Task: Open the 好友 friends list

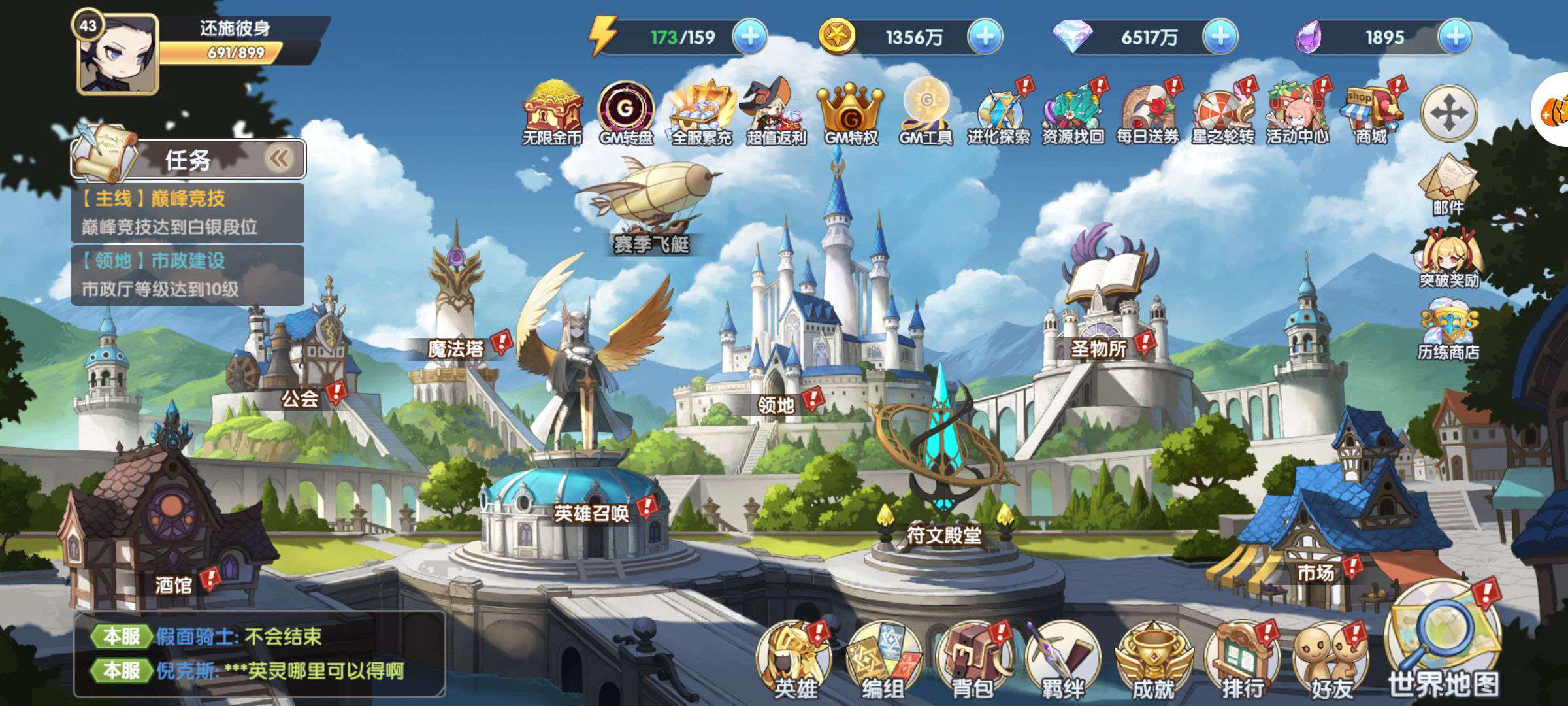Action: click(x=1331, y=660)
